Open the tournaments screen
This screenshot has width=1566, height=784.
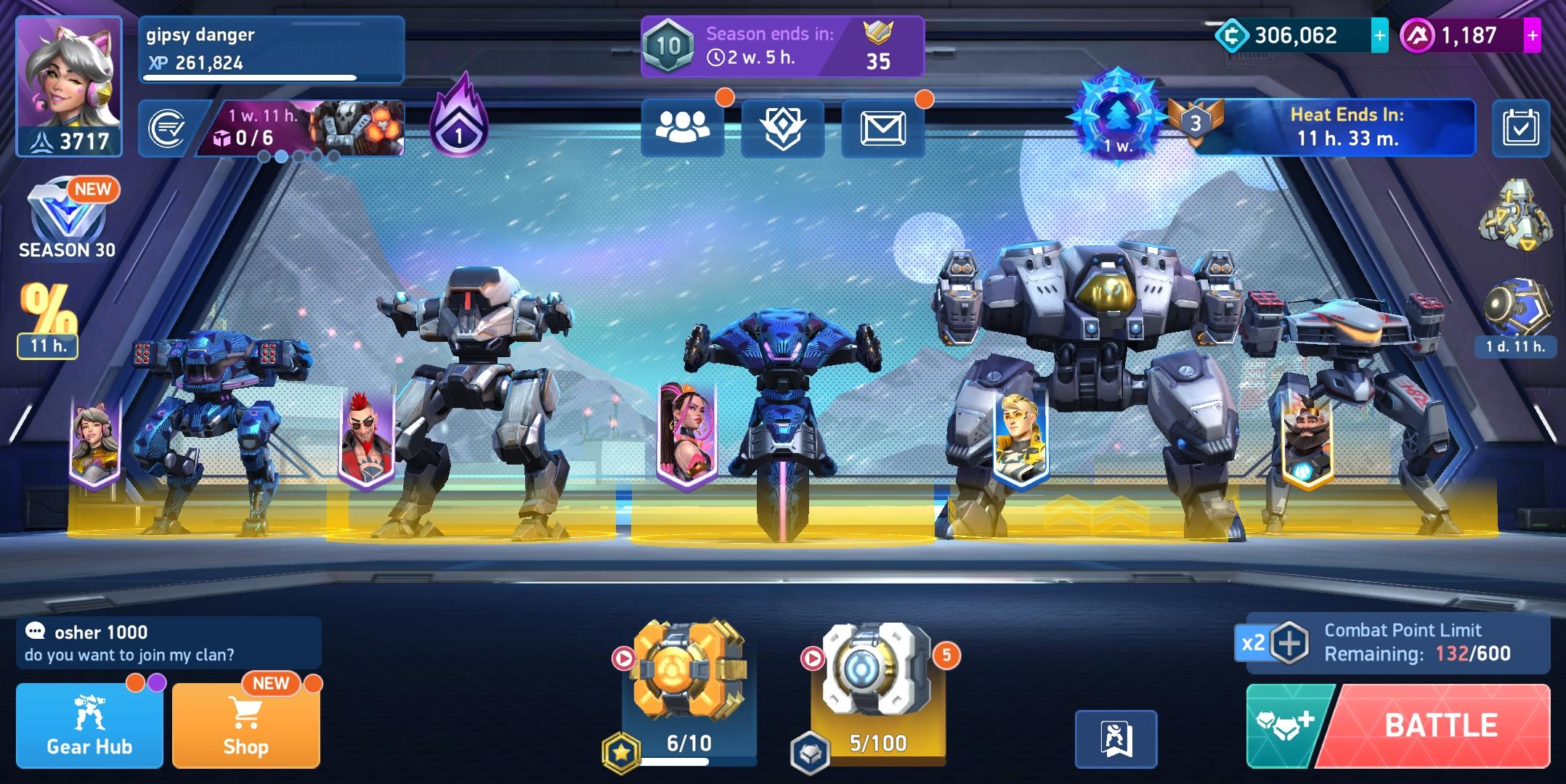[x=782, y=128]
